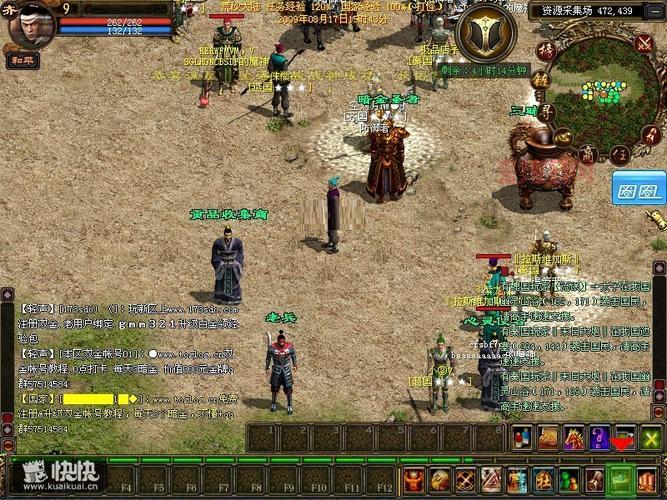Open the purple question mark help icon
This screenshot has width=667, height=500.
599,438
